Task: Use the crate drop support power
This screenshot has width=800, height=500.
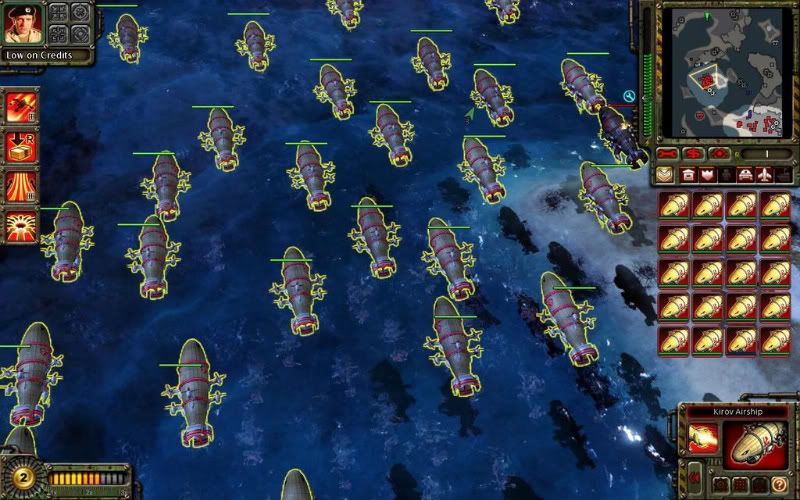Action: click(x=20, y=146)
